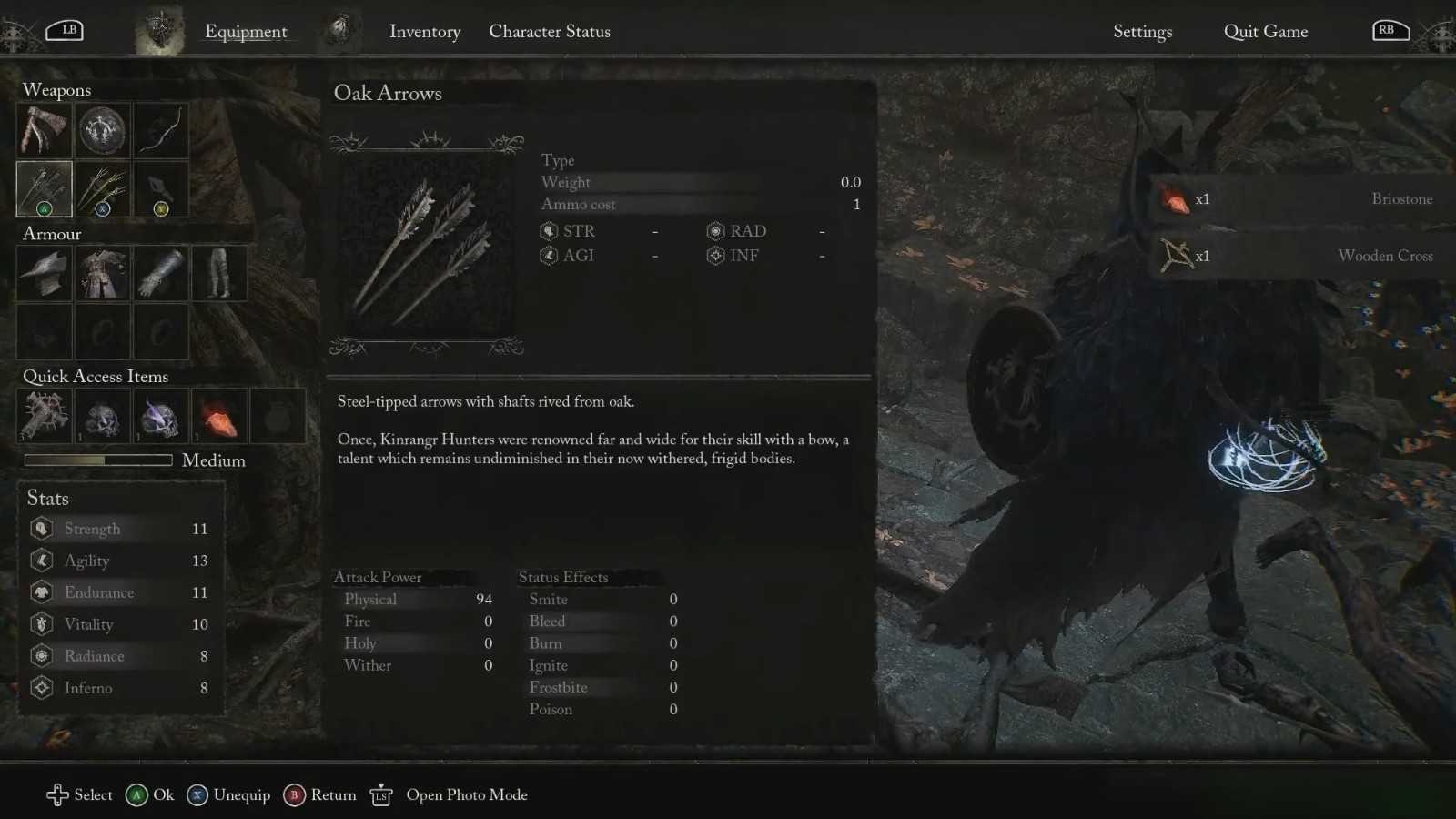Switch to the Inventory tab
Image resolution: width=1456 pixels, height=819 pixels.
click(x=424, y=32)
